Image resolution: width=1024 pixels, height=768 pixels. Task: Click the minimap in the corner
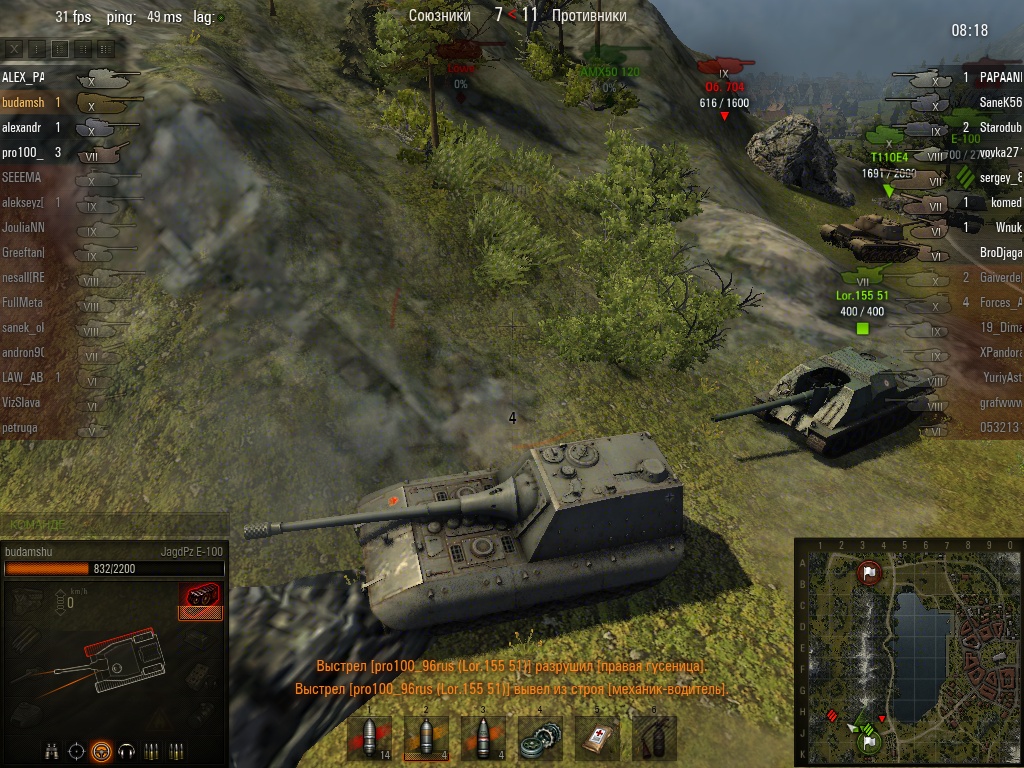pyautogui.click(x=907, y=650)
